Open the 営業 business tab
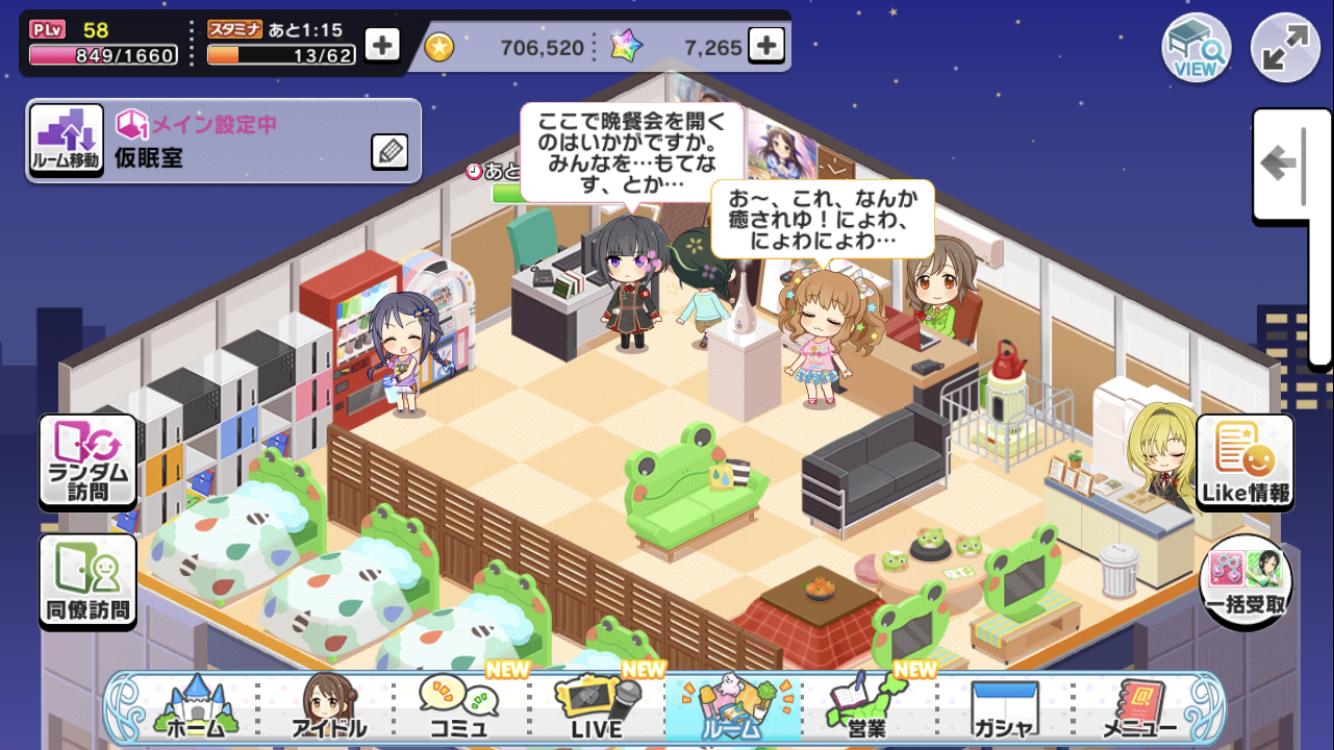Screen dimensions: 1334x750 (x=866, y=709)
